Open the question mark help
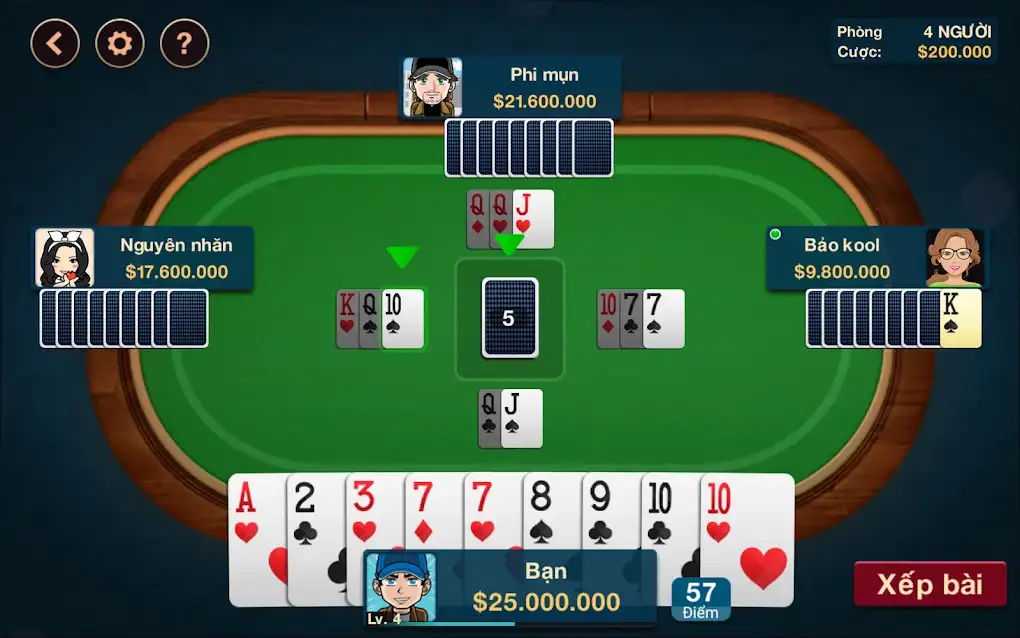Image resolution: width=1020 pixels, height=638 pixels. click(185, 43)
